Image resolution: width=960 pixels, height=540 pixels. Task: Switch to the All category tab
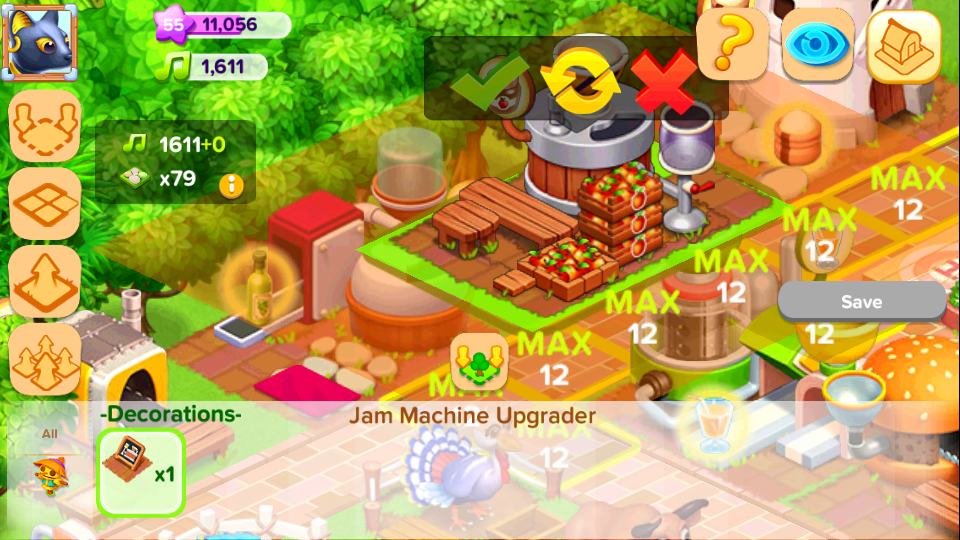(x=48, y=434)
